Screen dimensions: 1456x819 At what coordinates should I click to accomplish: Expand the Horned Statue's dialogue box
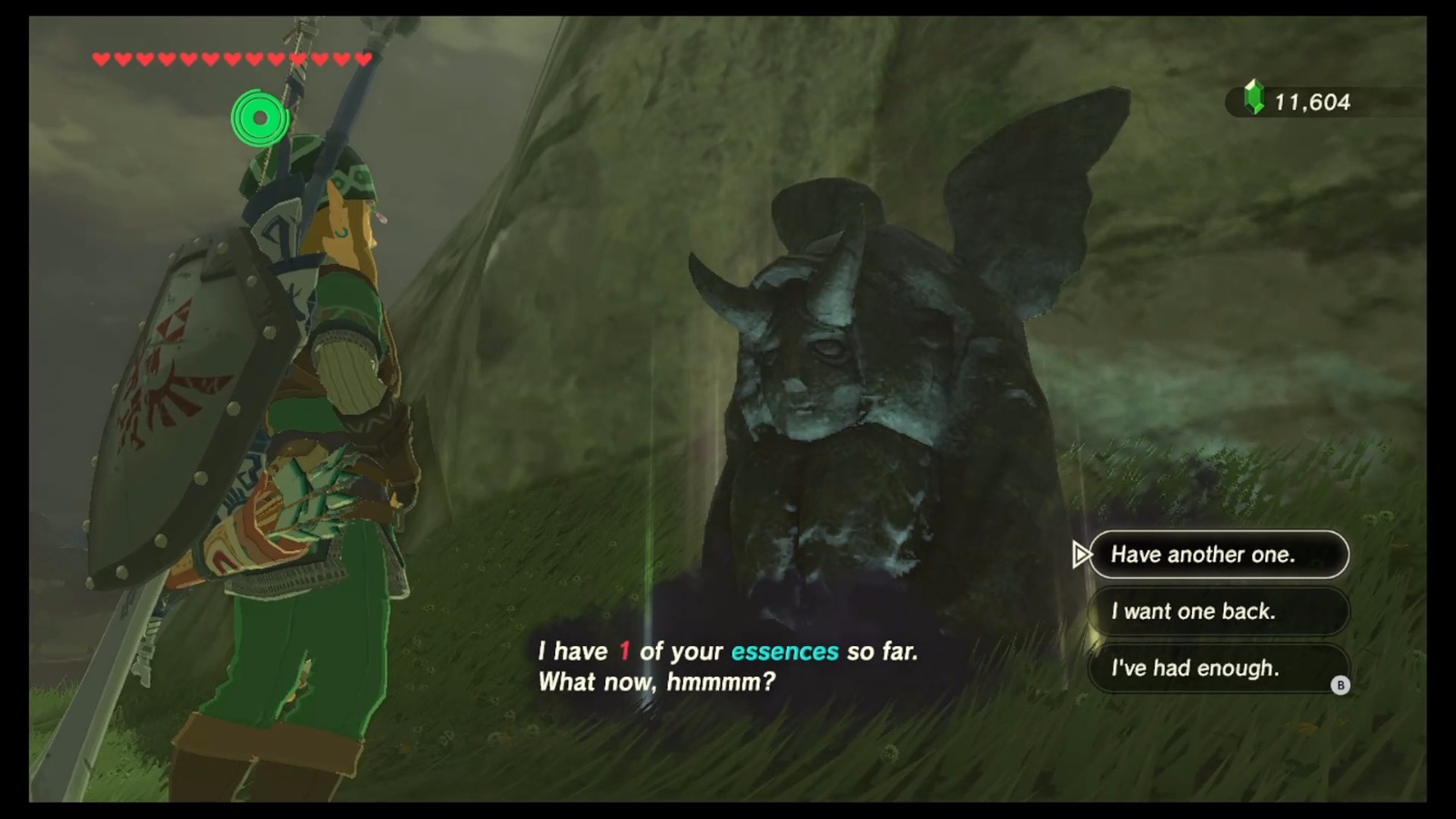[728, 664]
